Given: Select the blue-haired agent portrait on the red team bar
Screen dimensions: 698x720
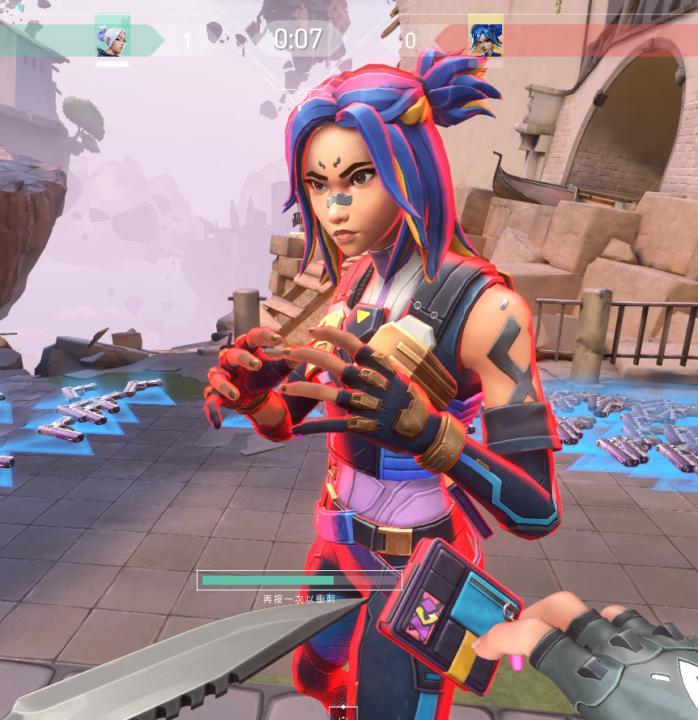Looking at the screenshot, I should (485, 38).
